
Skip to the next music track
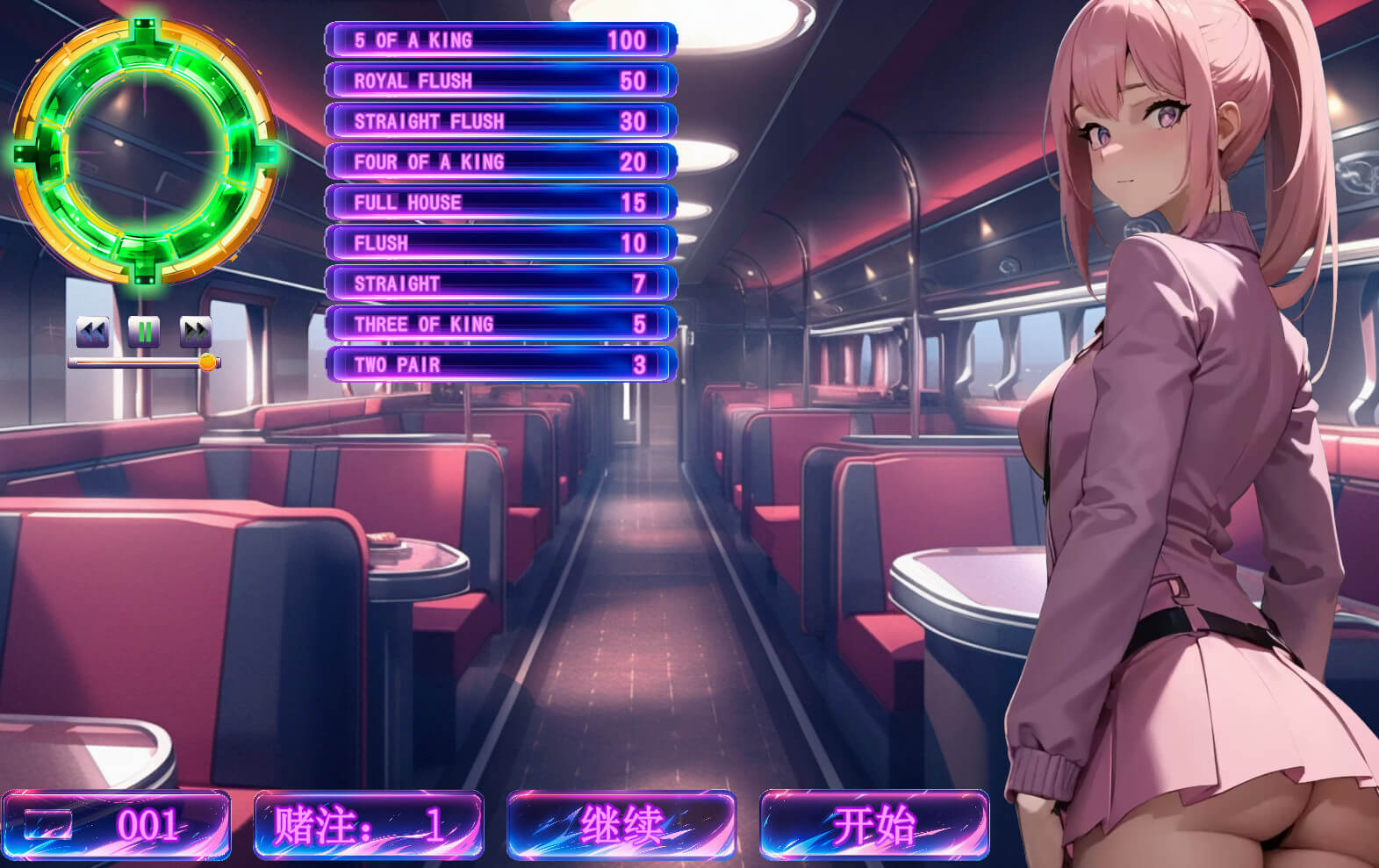point(196,332)
